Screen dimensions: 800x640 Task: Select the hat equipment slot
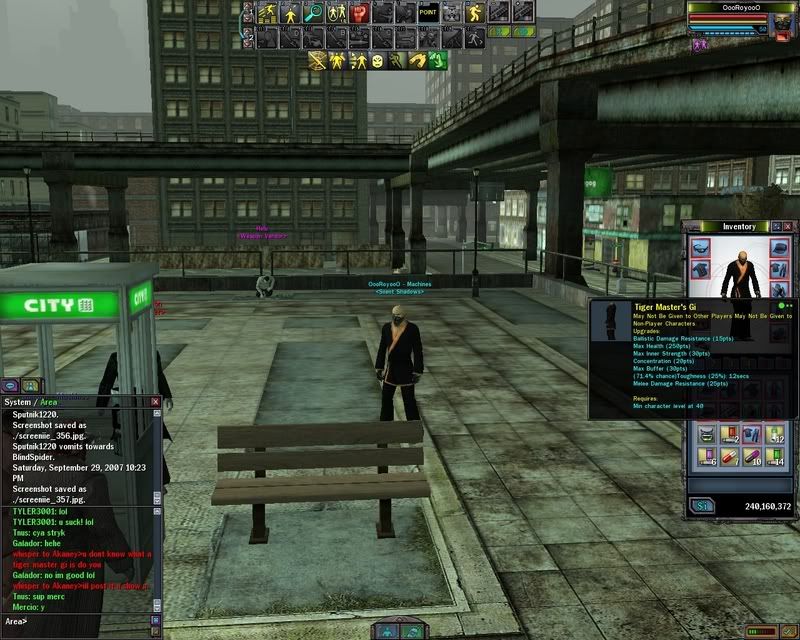click(780, 248)
